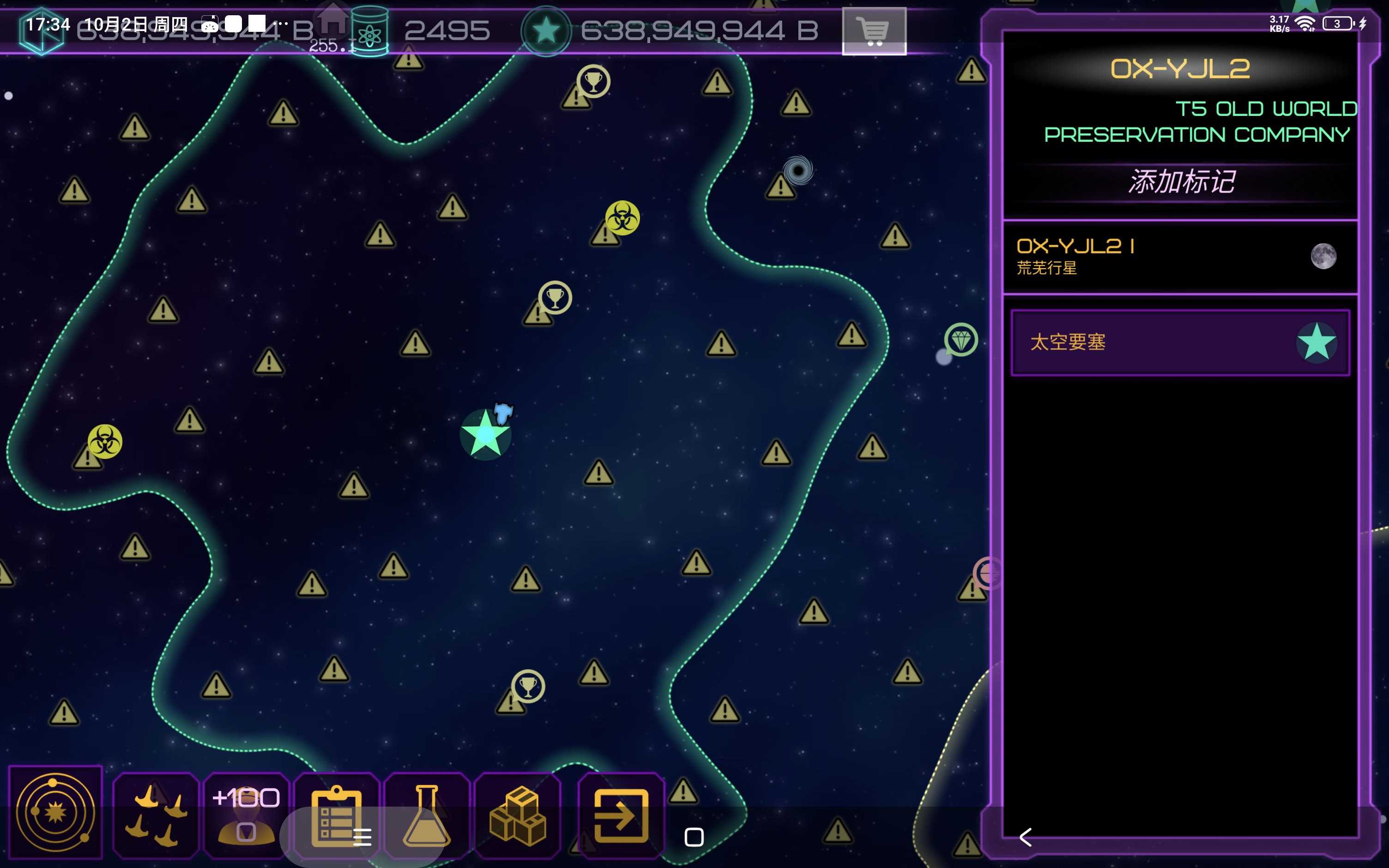The height and width of the screenshot is (868, 1389).
Task: Tap the Android back navigation arrow
Action: pos(1026,837)
